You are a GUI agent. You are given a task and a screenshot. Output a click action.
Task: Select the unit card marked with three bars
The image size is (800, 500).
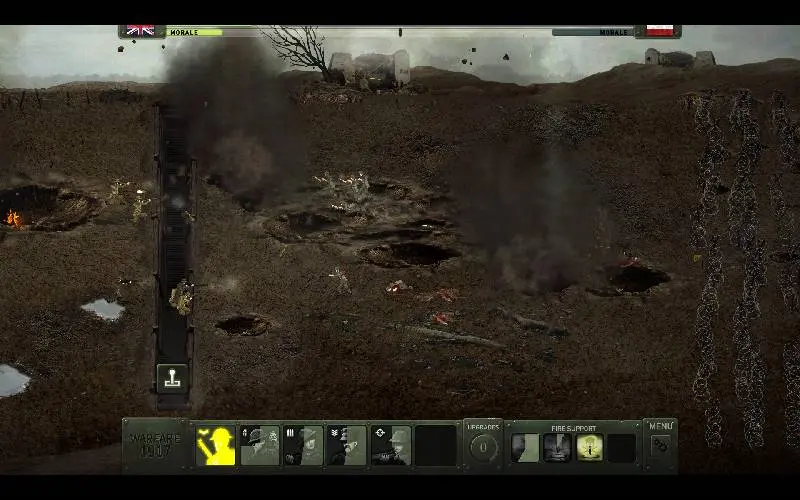click(303, 446)
